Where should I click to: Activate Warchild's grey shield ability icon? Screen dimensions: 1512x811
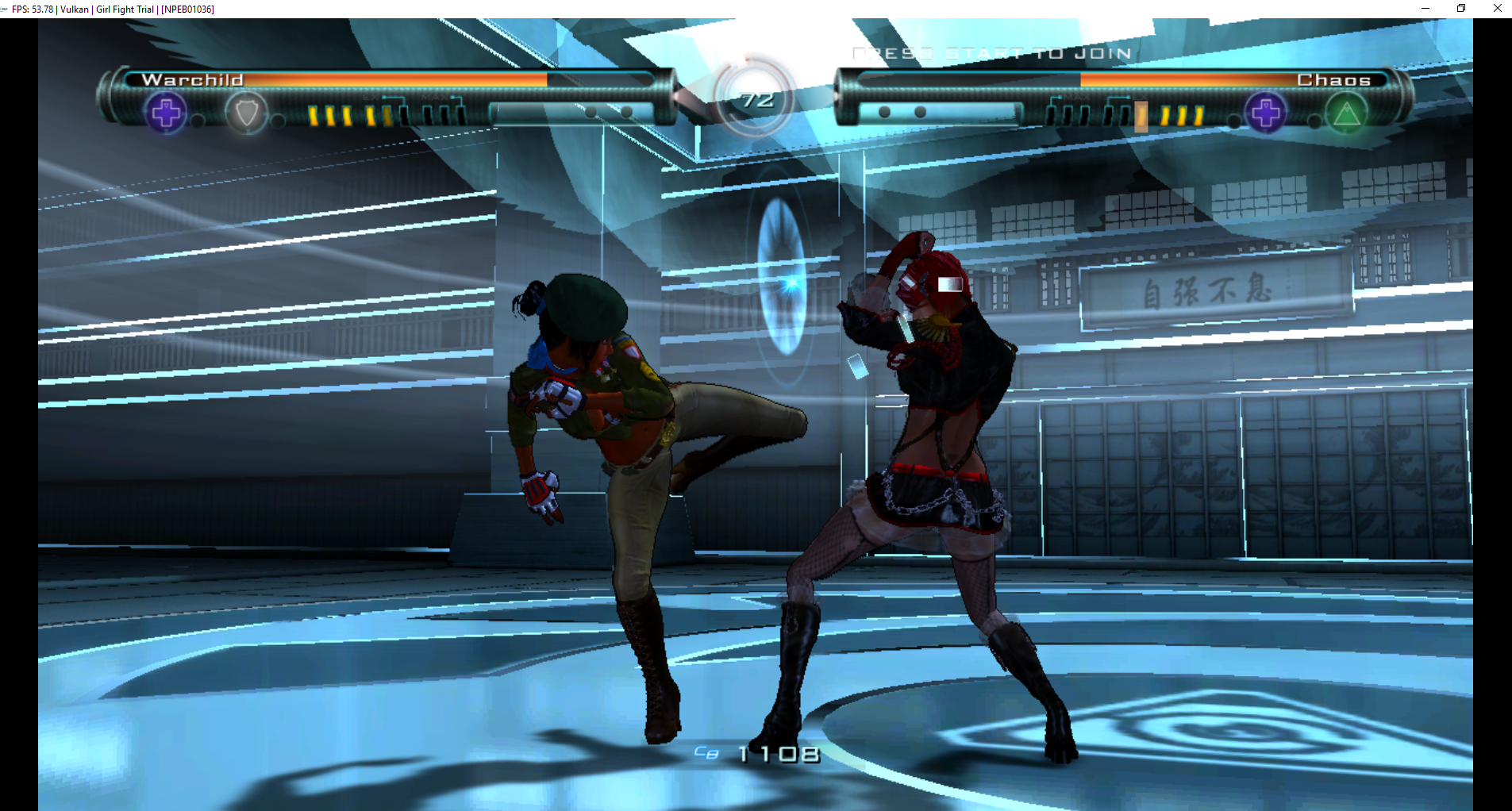tap(246, 113)
